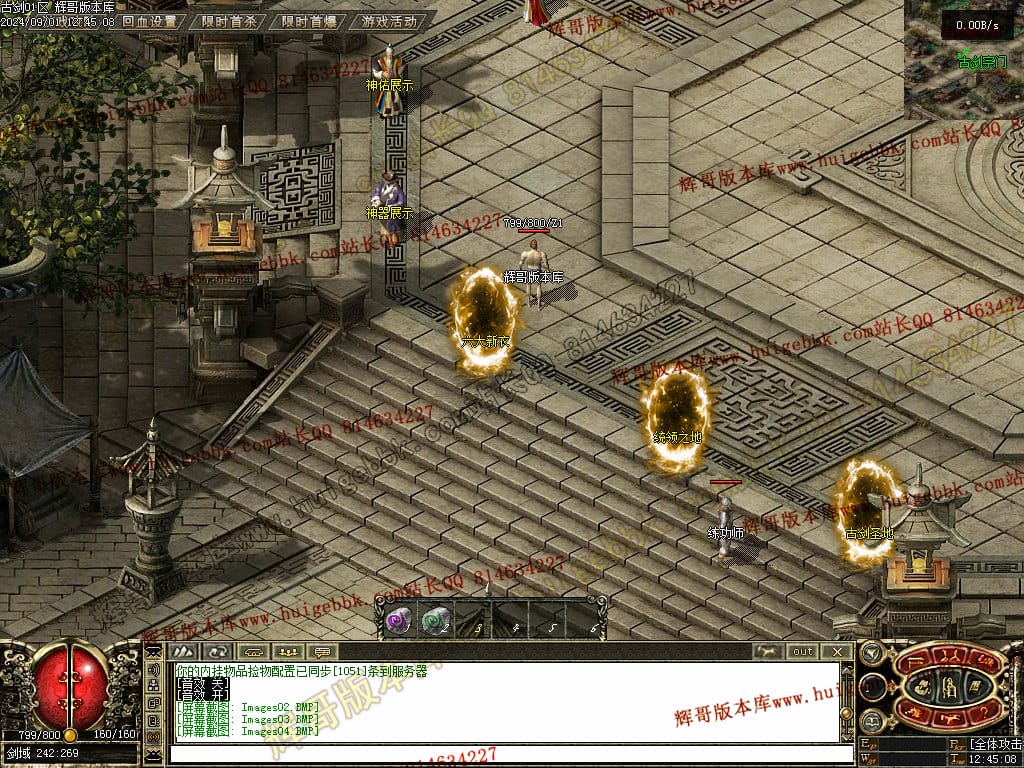1024x768 pixels.
Task: Open the group button with three figures
Action: point(288,652)
